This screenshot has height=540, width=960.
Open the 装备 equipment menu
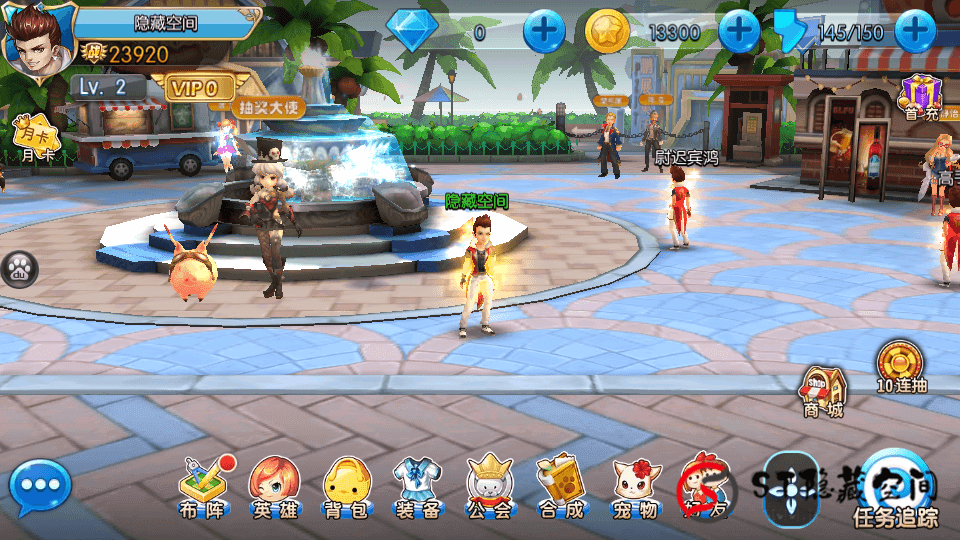click(x=418, y=486)
